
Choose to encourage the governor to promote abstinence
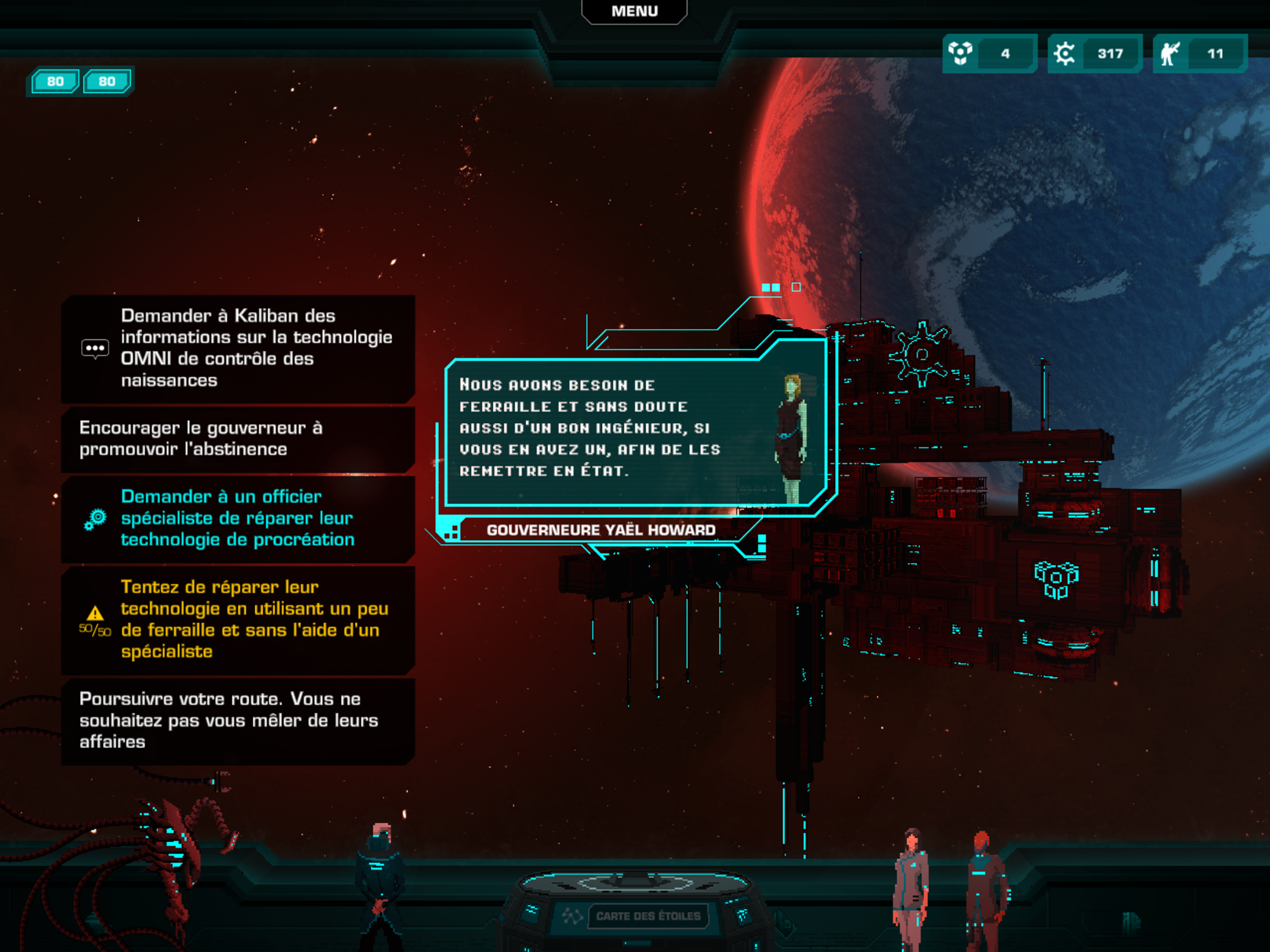click(x=238, y=439)
